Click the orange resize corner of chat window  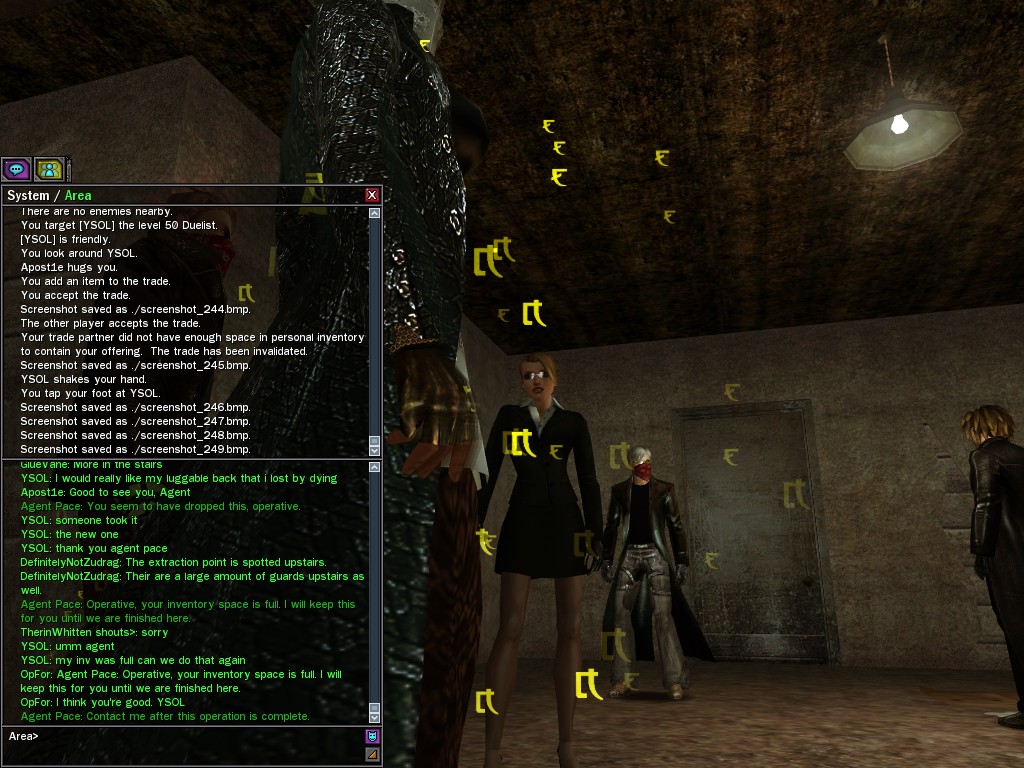(x=372, y=754)
